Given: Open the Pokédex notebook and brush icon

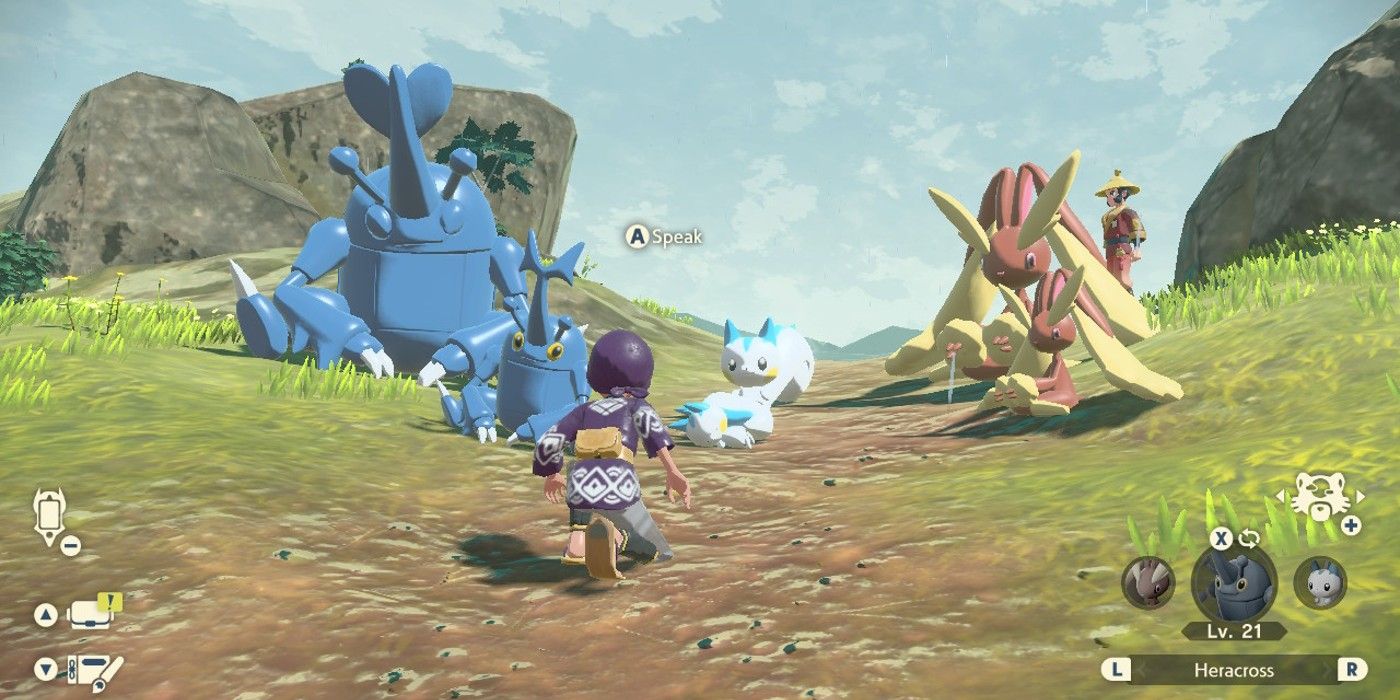Looking at the screenshot, I should [93, 670].
